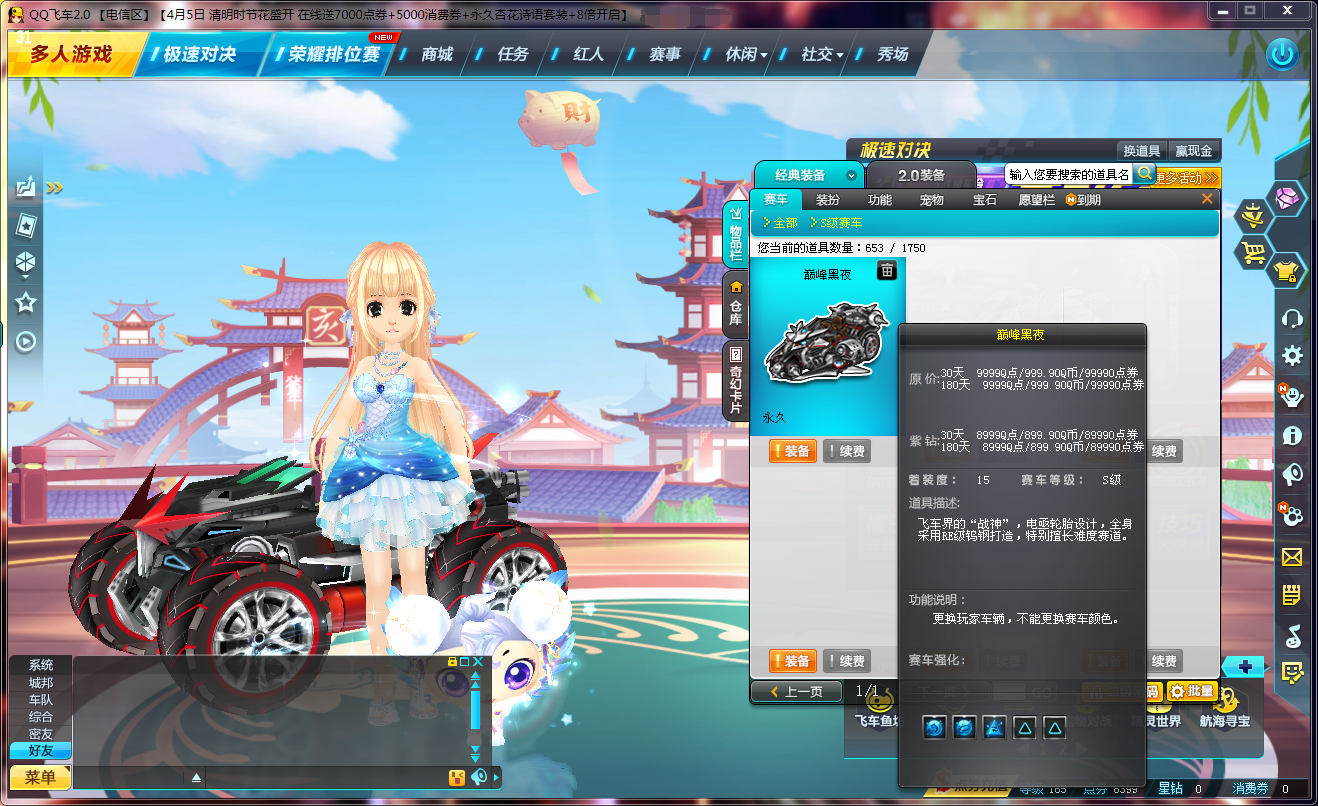Open the 社交 dropdown menu

[816, 54]
